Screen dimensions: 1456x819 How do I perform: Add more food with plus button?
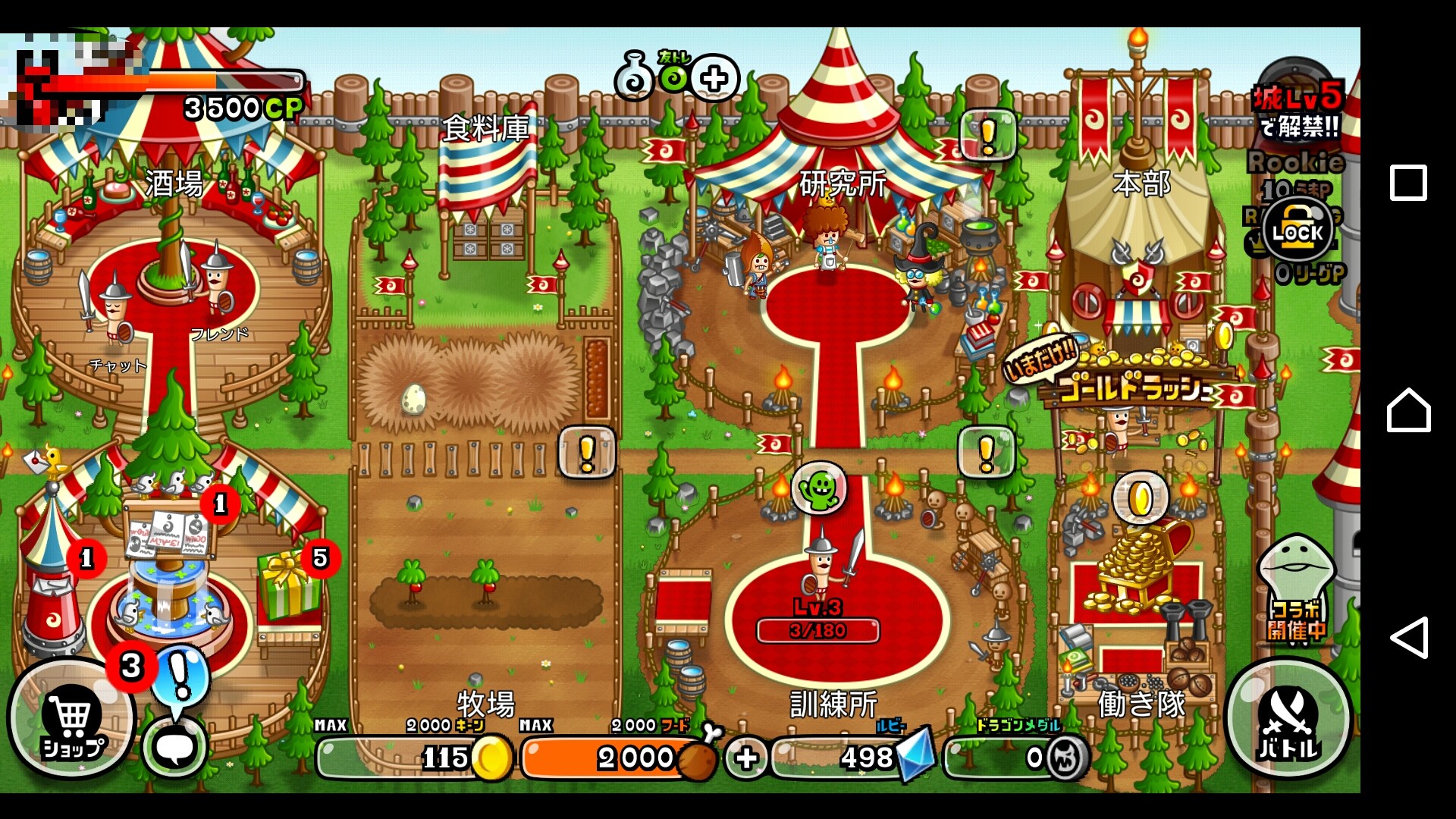tap(745, 758)
